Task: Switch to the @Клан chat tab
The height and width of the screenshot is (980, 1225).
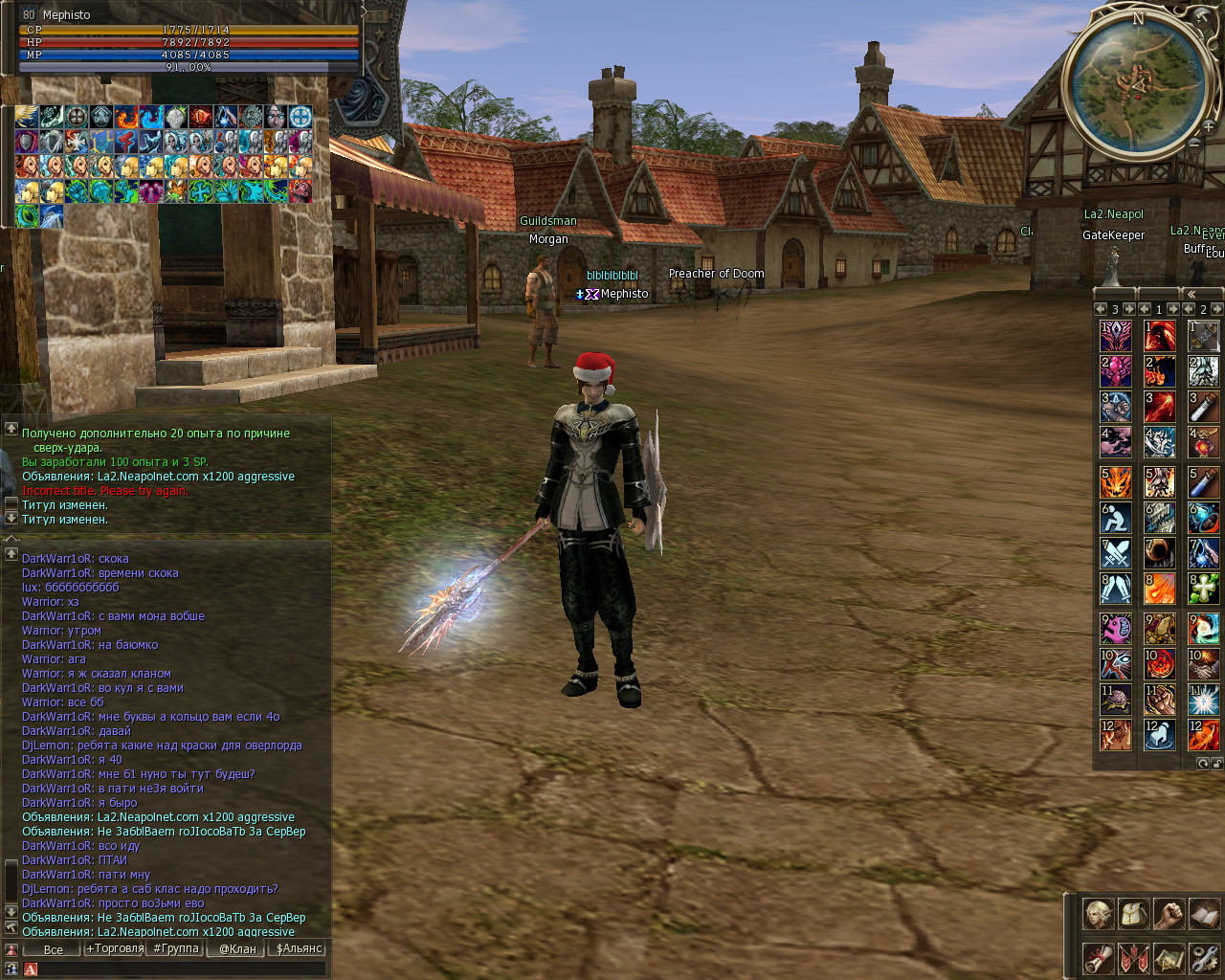Action: click(x=237, y=948)
